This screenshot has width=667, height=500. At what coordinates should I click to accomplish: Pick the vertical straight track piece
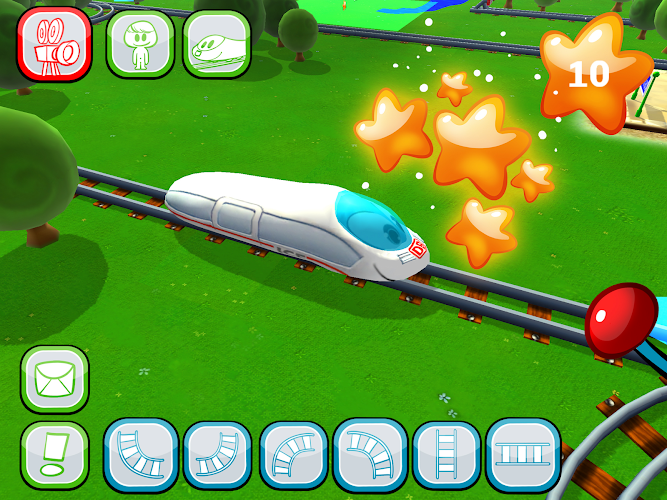[446, 455]
